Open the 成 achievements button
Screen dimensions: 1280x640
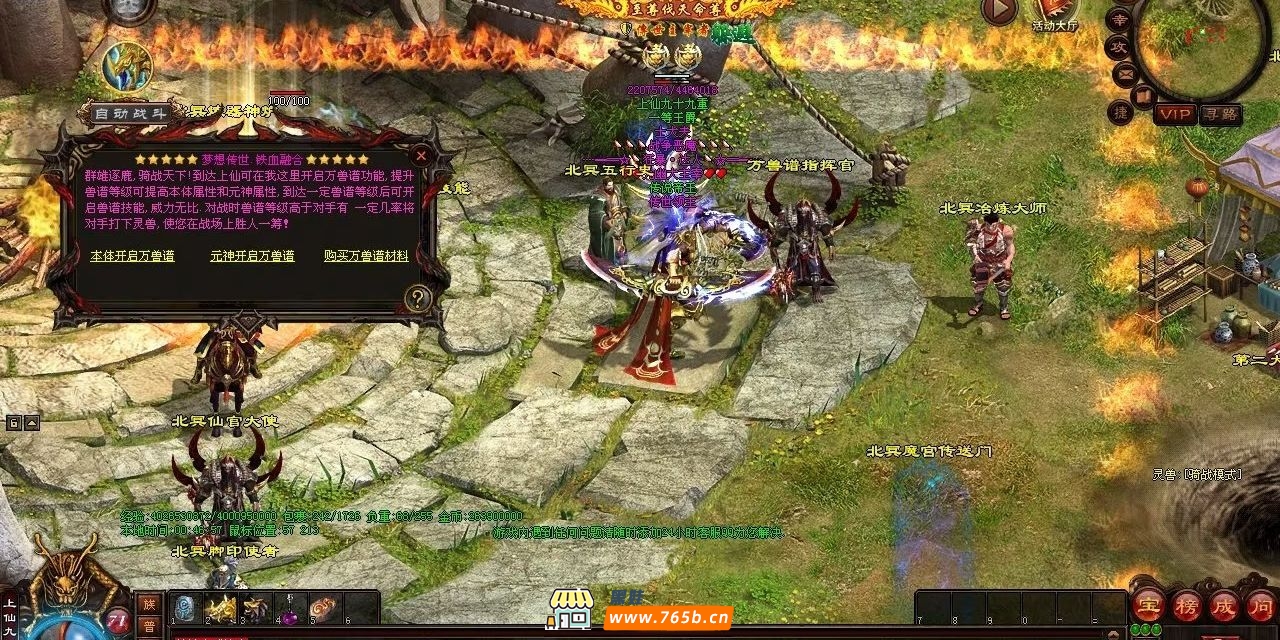(x=1223, y=605)
